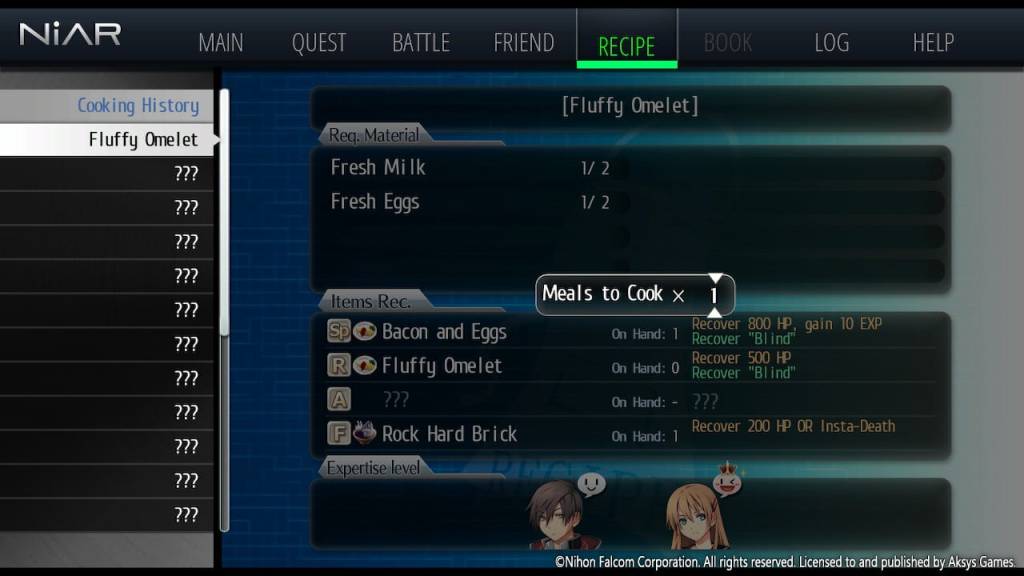Click the highlighted RECIPE tab
Image resolution: width=1024 pixels, height=576 pixels.
pyautogui.click(x=627, y=45)
